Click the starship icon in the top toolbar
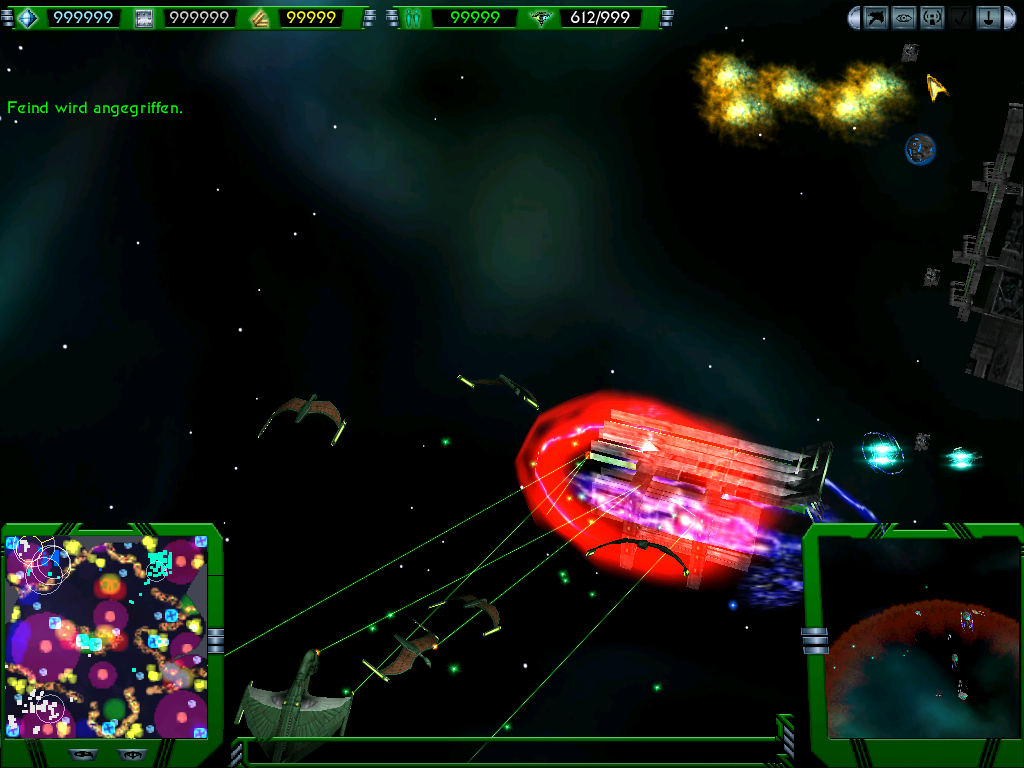The width and height of the screenshot is (1024, 768). (876, 17)
